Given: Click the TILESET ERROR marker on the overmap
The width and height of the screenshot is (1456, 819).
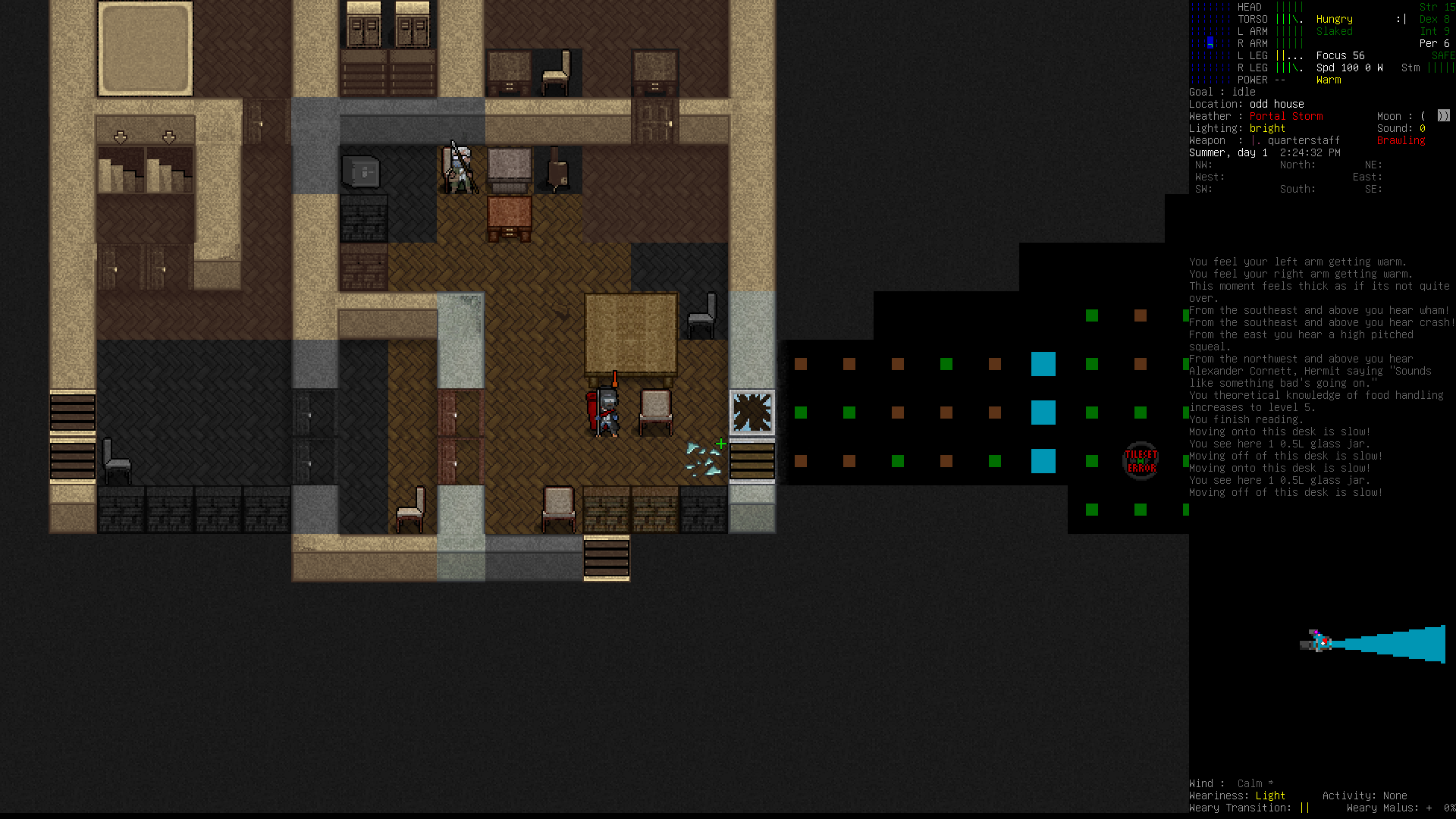Looking at the screenshot, I should 1140,459.
